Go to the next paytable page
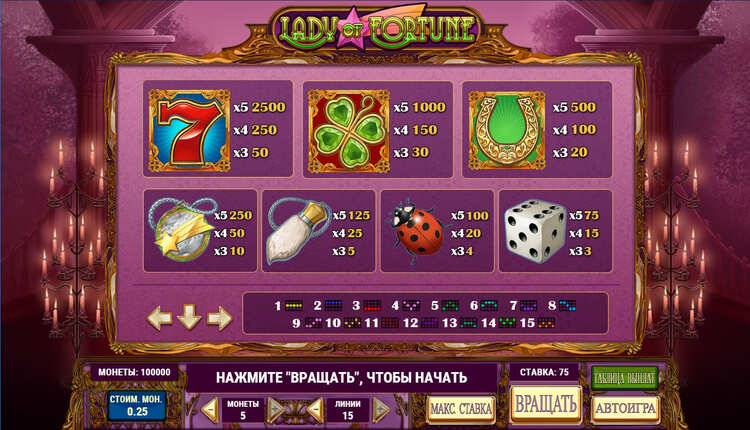Viewport: 750px width, 430px height. (x=220, y=318)
